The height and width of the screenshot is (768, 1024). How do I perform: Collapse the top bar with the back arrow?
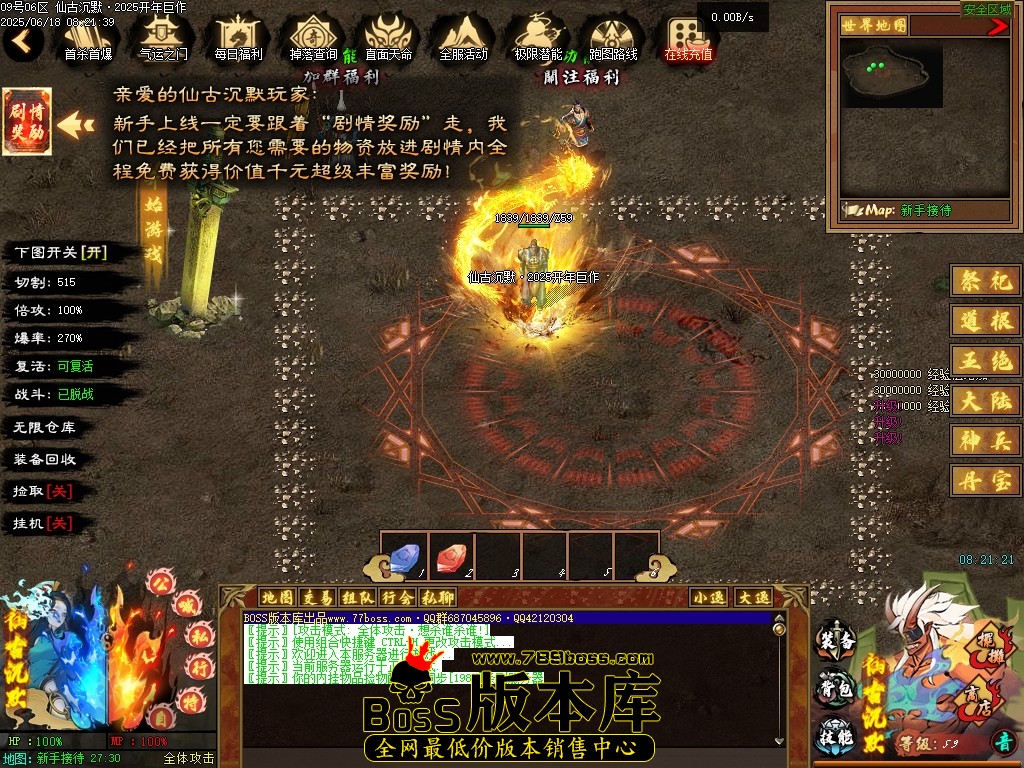click(x=23, y=41)
